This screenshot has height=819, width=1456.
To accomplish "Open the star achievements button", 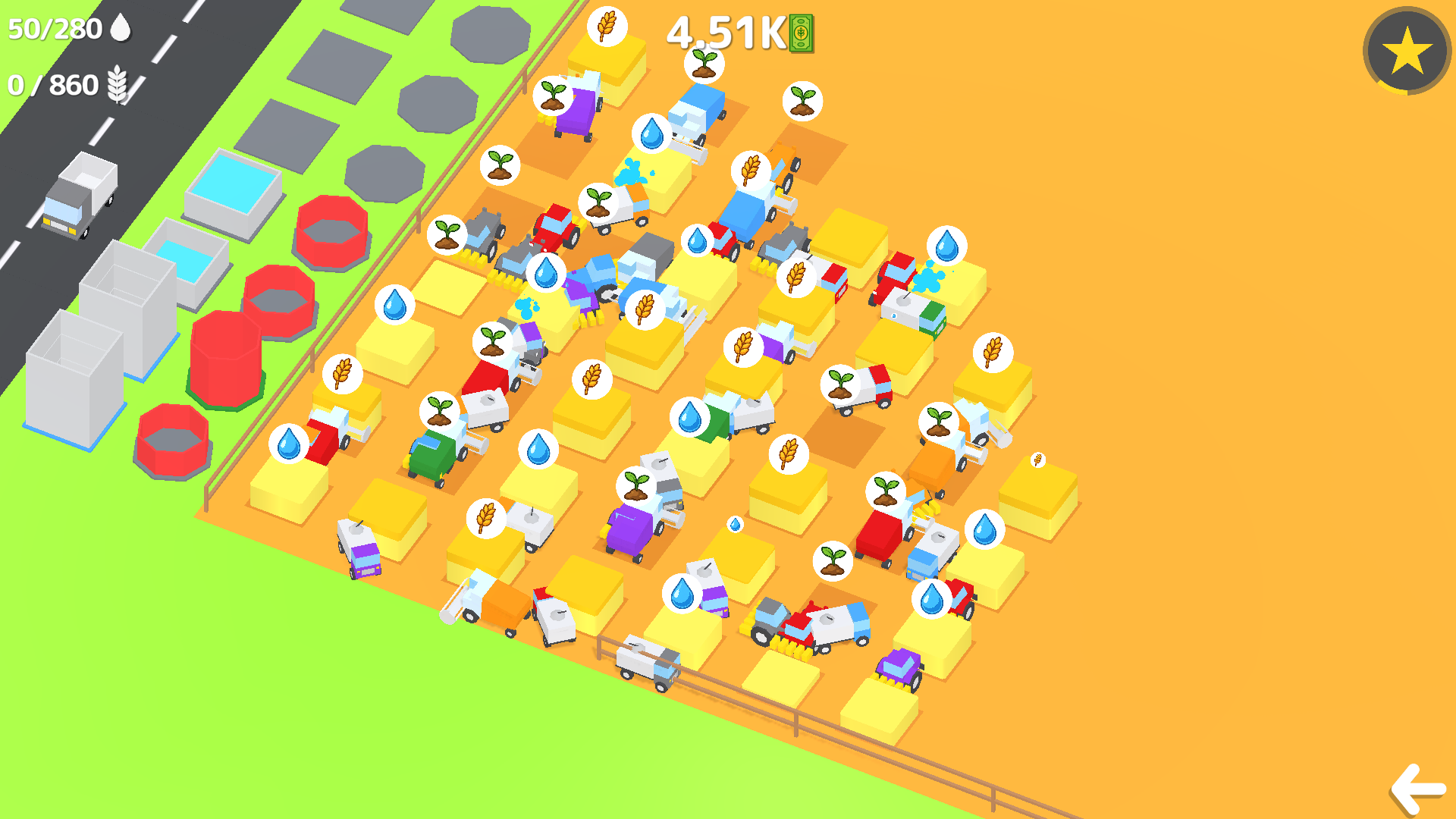I will click(x=1404, y=51).
